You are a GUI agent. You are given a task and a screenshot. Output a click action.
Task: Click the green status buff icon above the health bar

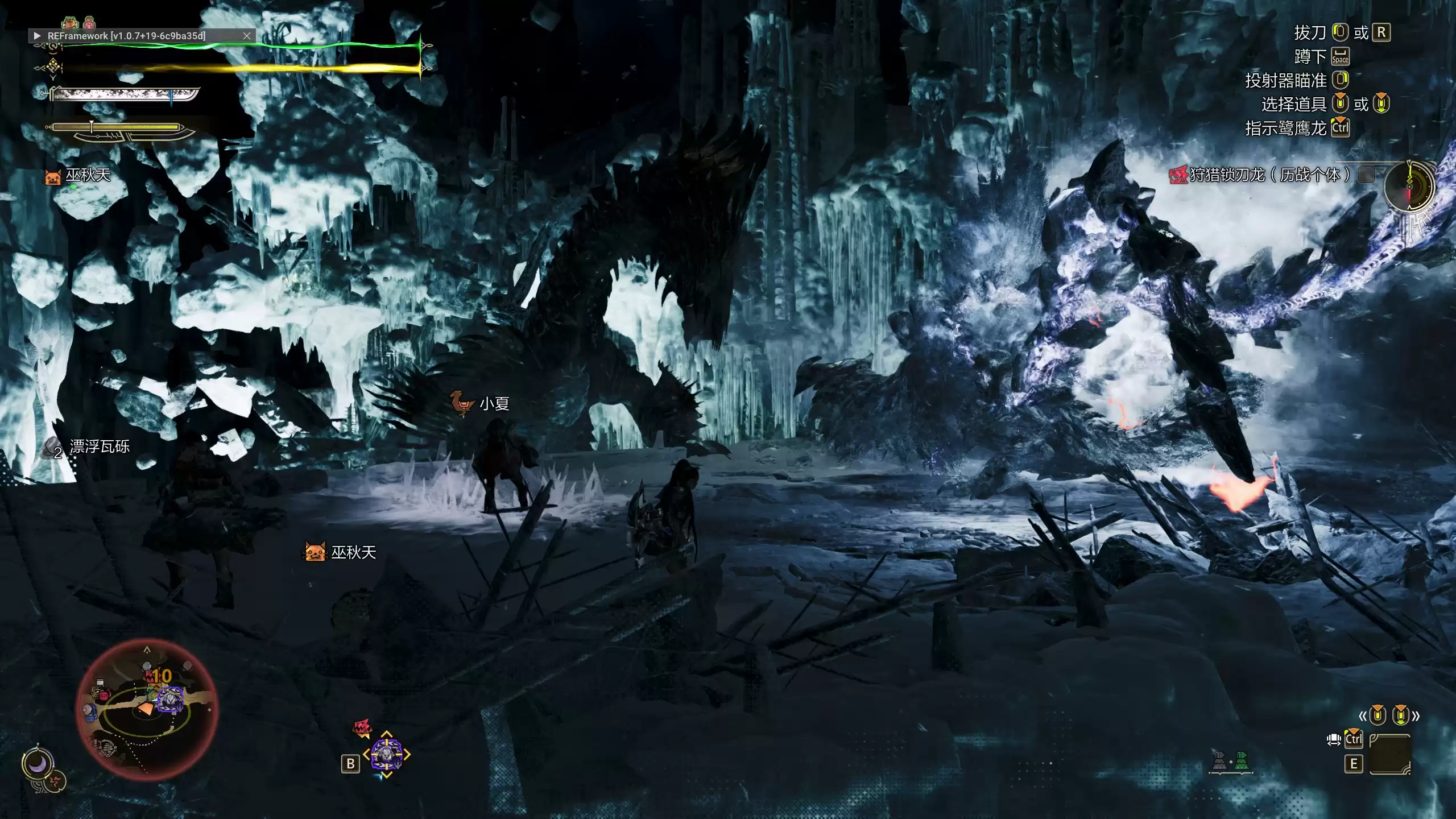(x=70, y=23)
